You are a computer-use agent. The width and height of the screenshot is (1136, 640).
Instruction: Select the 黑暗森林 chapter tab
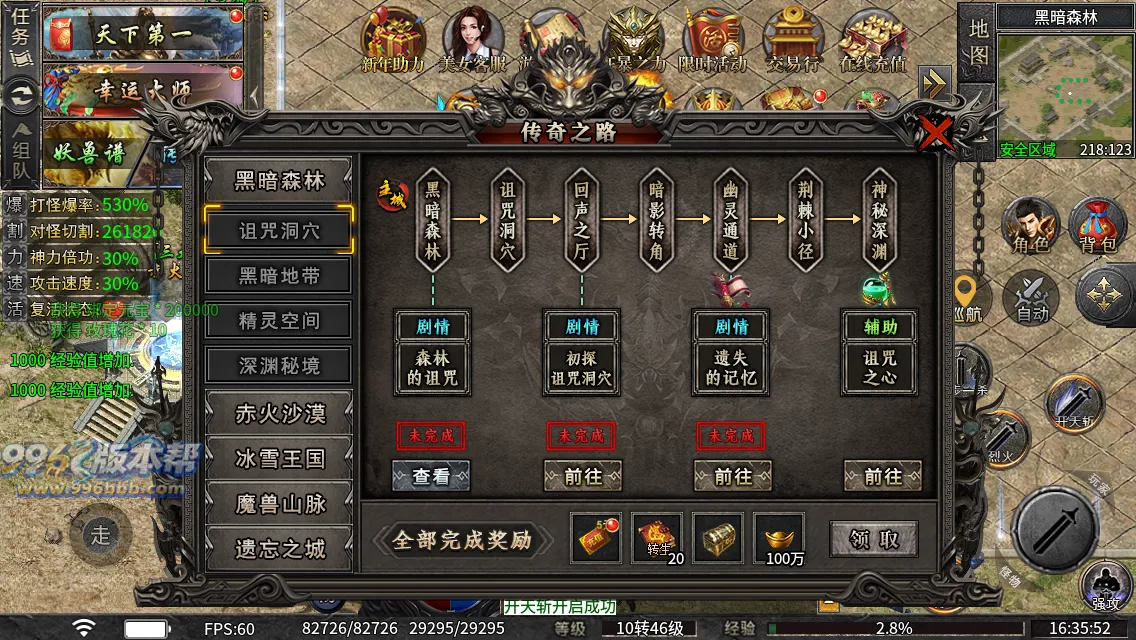[279, 181]
